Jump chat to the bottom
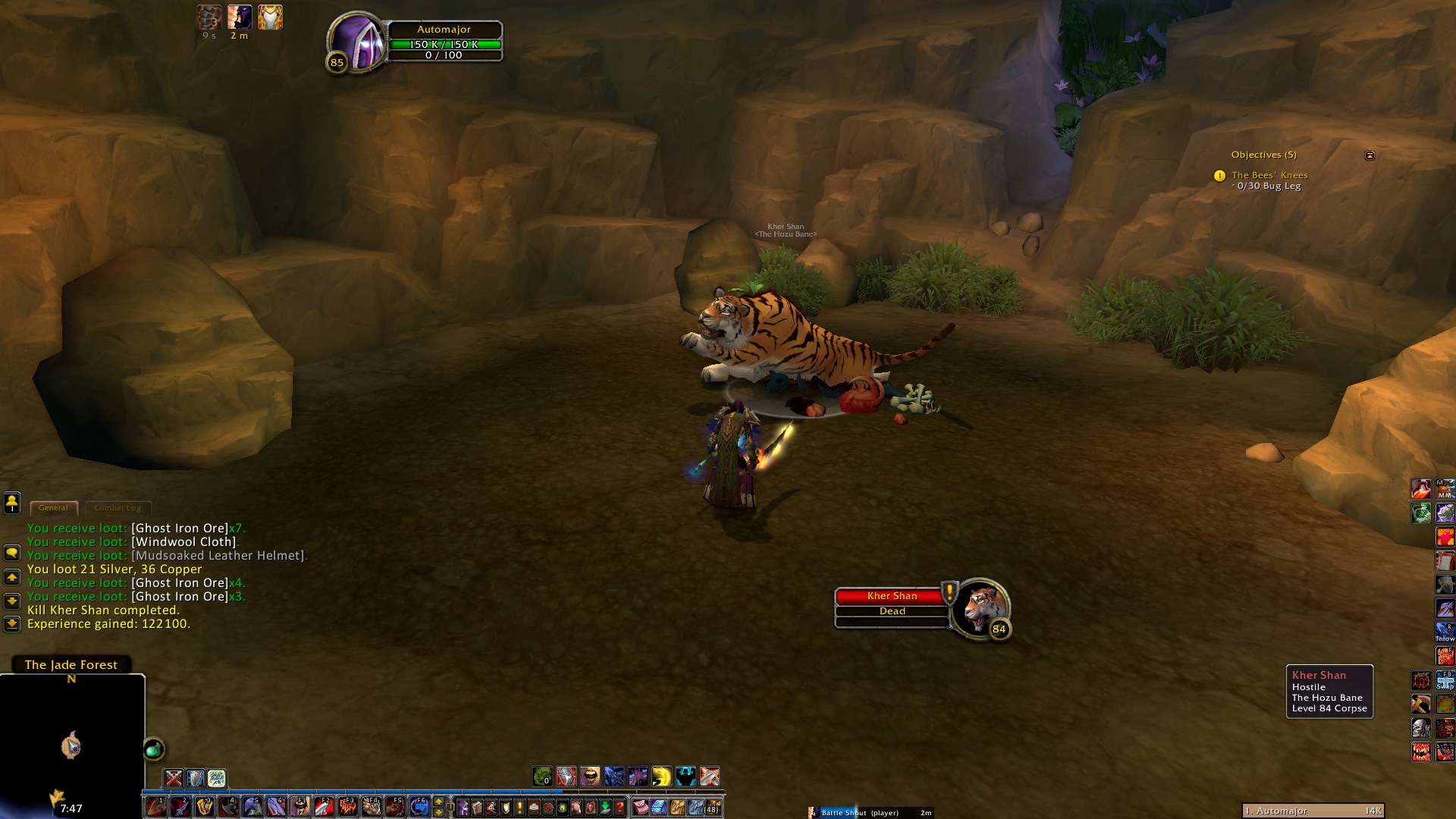The width and height of the screenshot is (1456, 819). 12,624
